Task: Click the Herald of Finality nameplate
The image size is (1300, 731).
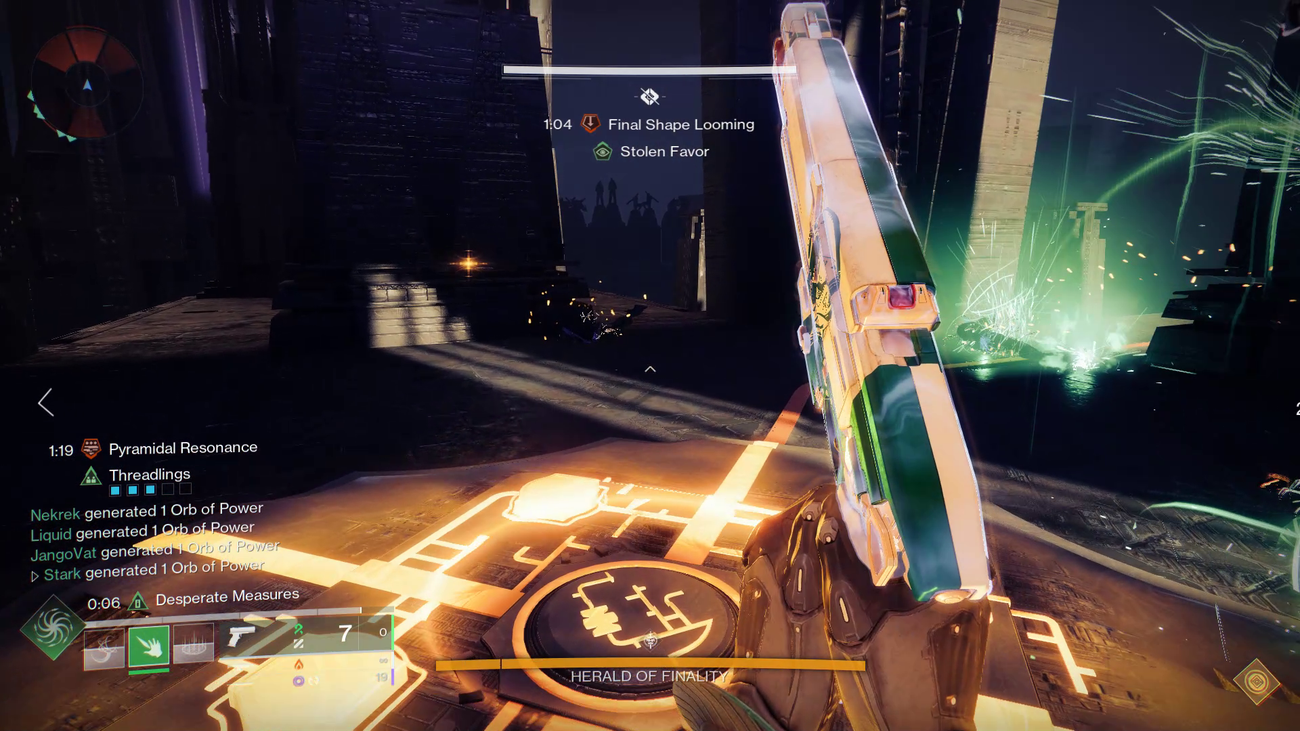Action: pyautogui.click(x=650, y=676)
